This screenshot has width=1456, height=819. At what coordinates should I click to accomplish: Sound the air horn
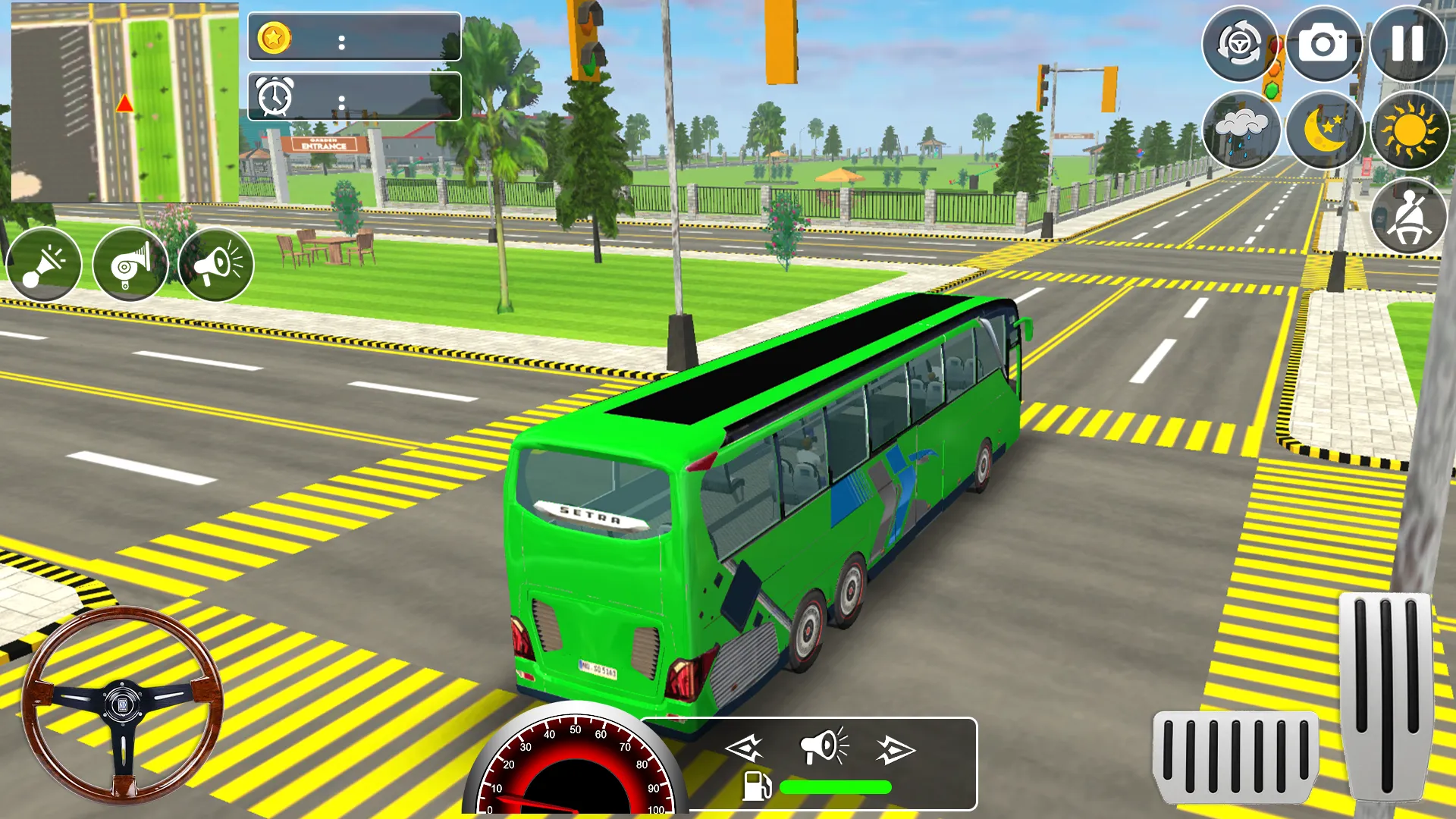(130, 264)
